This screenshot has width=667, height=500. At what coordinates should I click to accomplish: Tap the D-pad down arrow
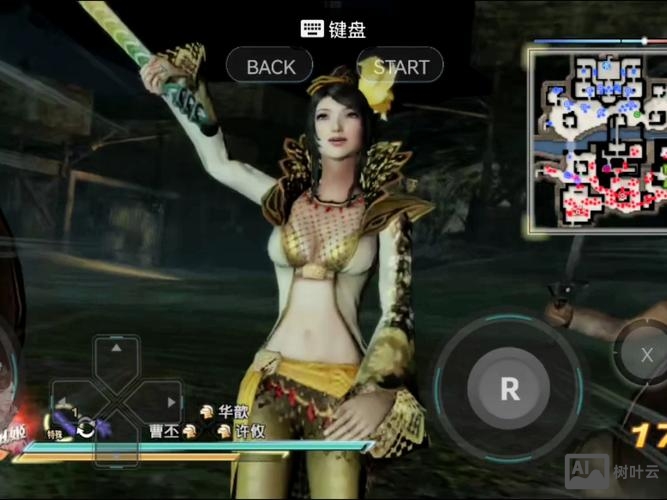tap(118, 453)
